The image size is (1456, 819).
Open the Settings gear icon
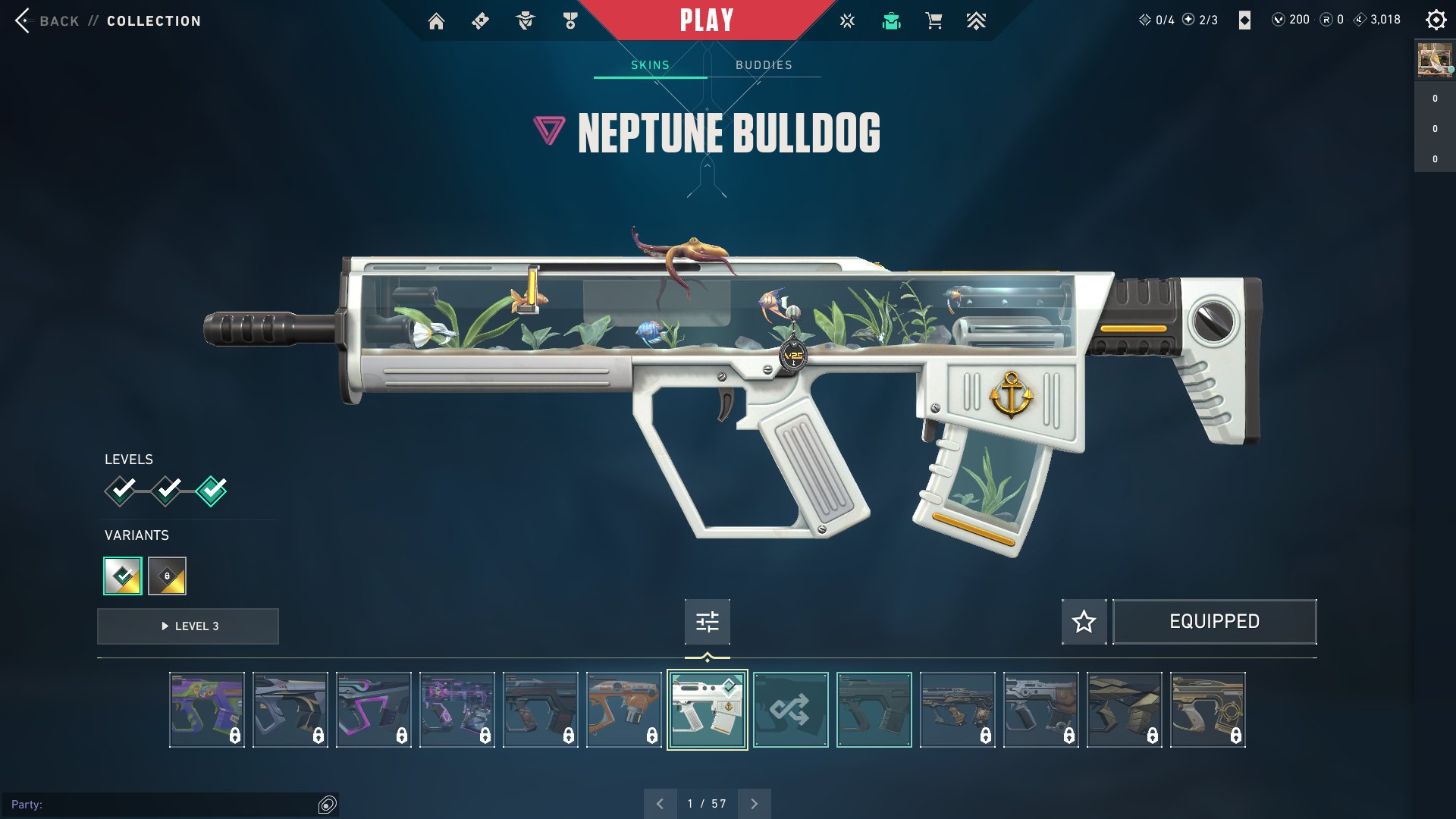1436,20
